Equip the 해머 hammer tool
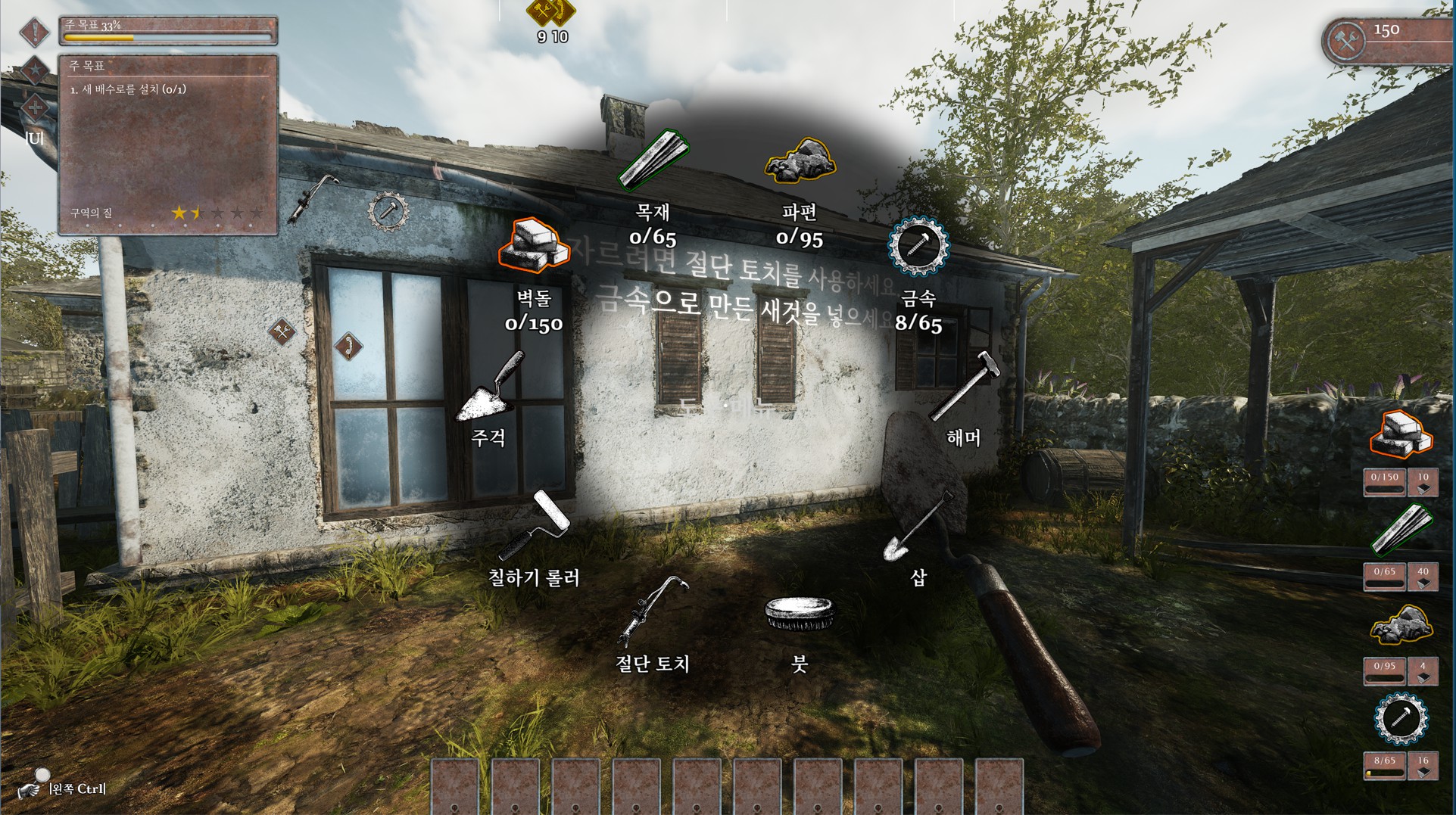Viewport: 1456px width, 815px height. point(964,387)
